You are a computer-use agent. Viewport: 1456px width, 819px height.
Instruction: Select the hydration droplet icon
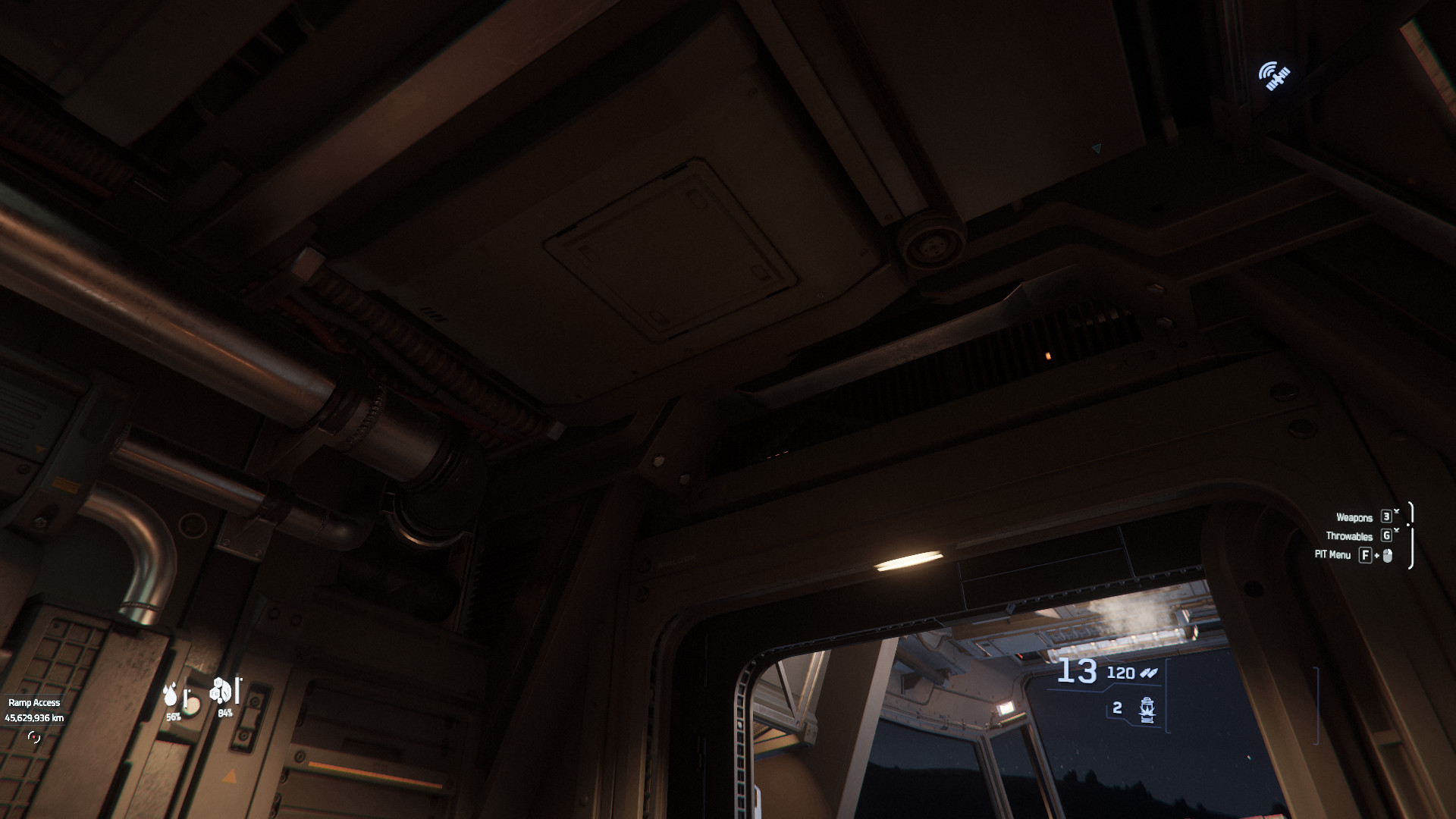tap(171, 695)
